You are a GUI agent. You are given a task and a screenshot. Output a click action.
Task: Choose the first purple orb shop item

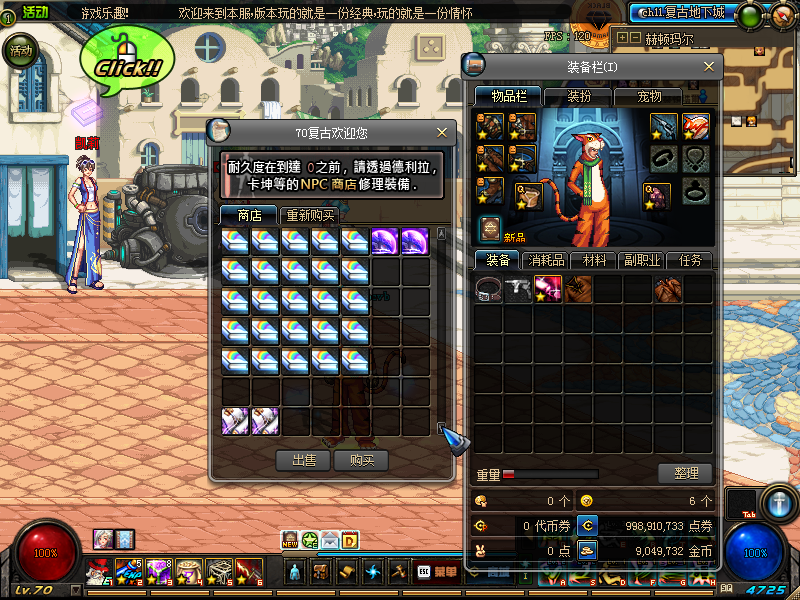click(385, 241)
